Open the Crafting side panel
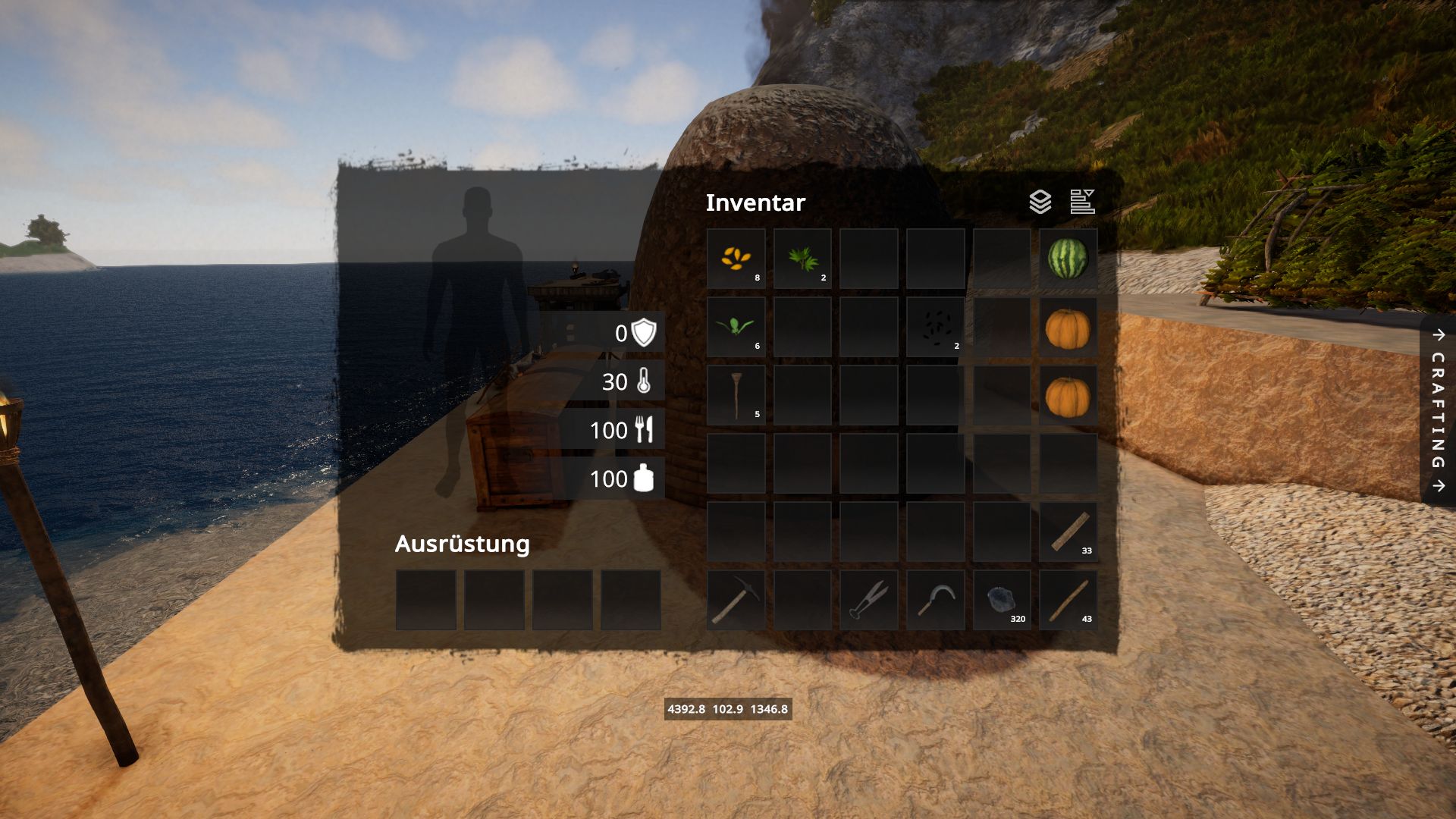 [1438, 410]
